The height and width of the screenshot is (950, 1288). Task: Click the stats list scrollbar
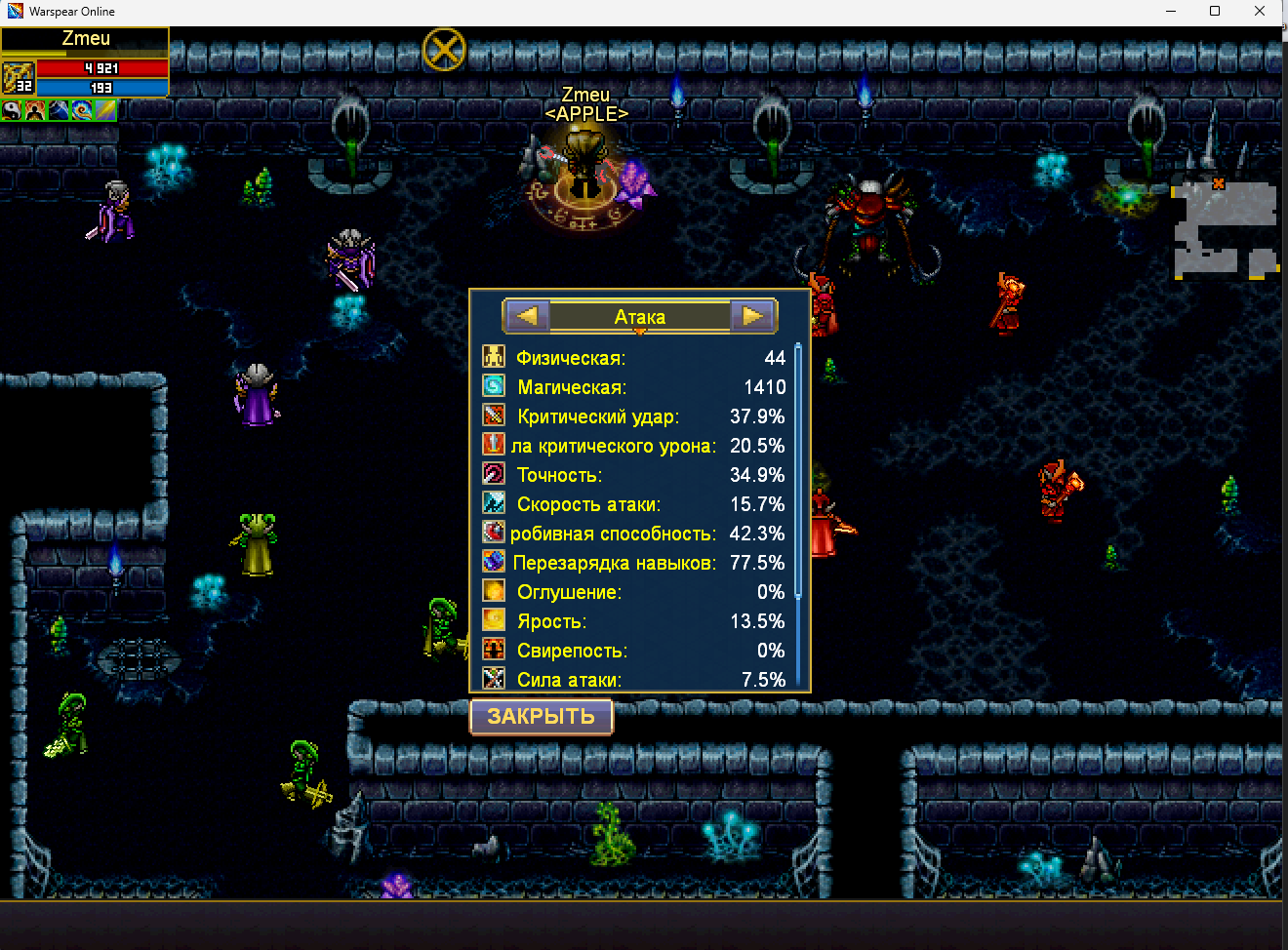click(x=798, y=468)
